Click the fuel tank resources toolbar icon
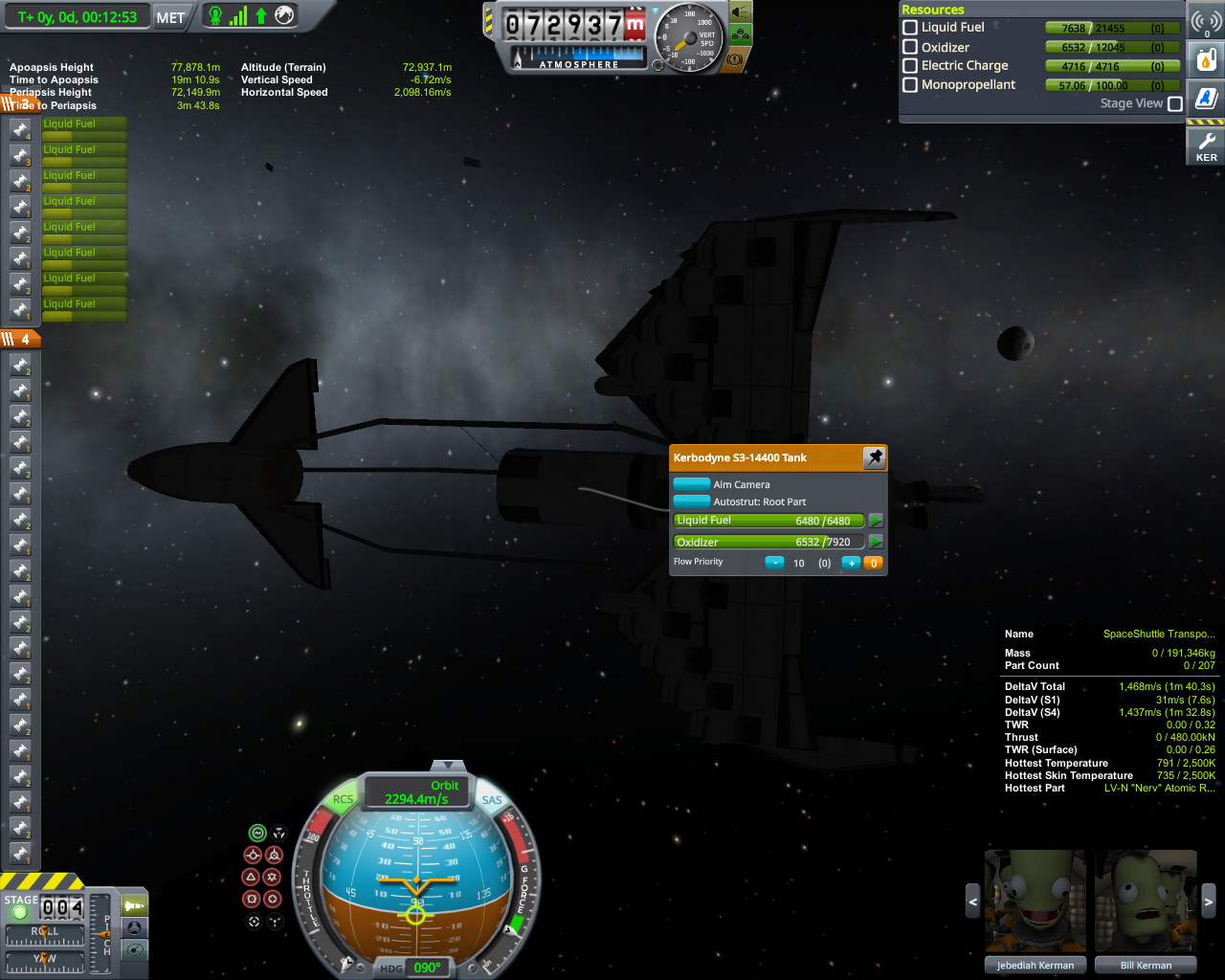The image size is (1225, 980). [x=1206, y=61]
